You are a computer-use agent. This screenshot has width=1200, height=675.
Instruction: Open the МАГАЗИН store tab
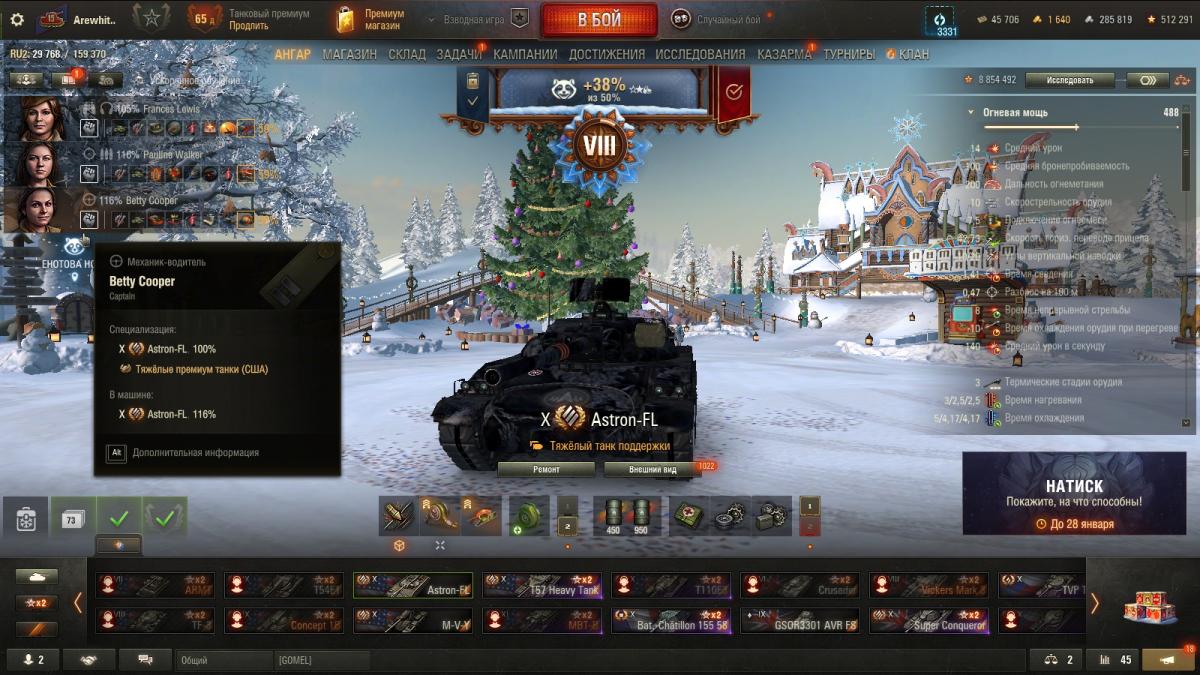pyautogui.click(x=350, y=54)
